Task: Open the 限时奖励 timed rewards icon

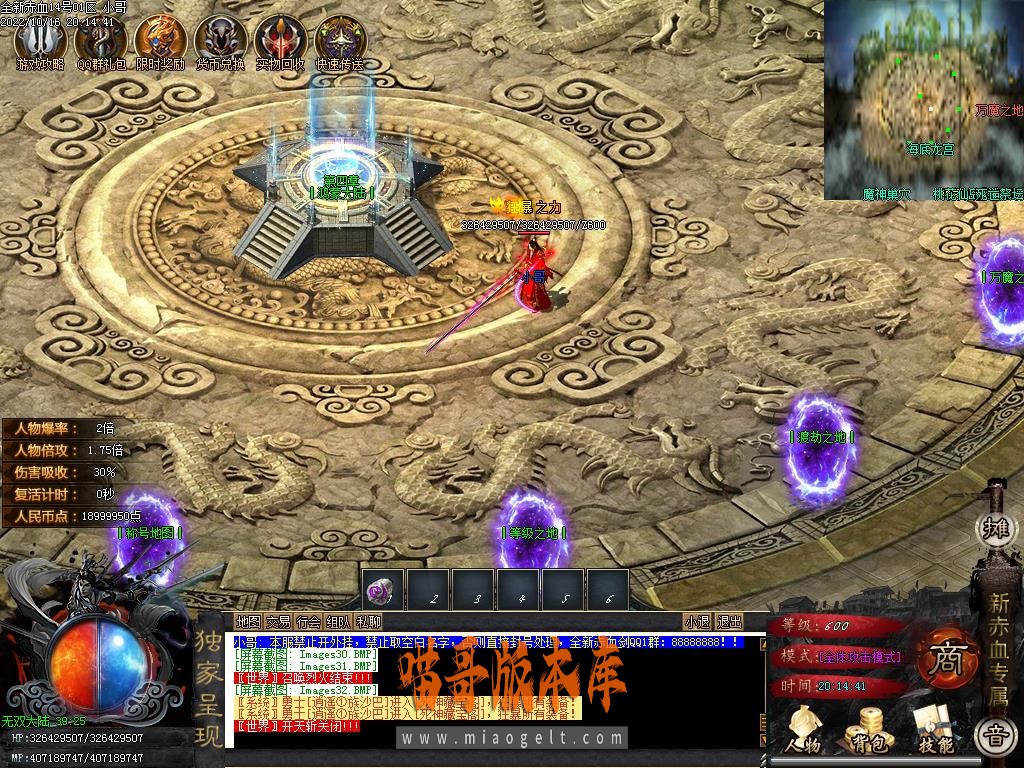Action: point(160,40)
